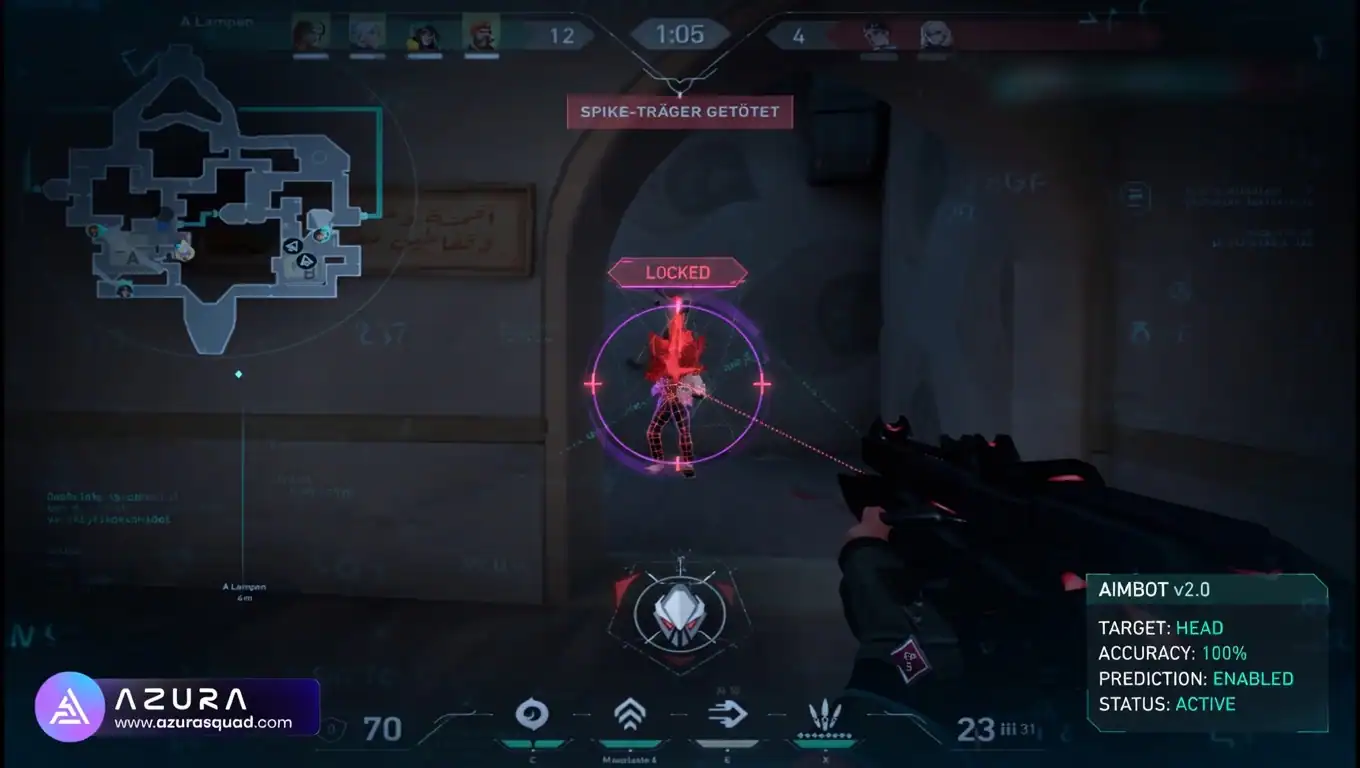Click the SPIKE-TRÄGER GETÖTET banner
The image size is (1360, 768).
(x=680, y=112)
